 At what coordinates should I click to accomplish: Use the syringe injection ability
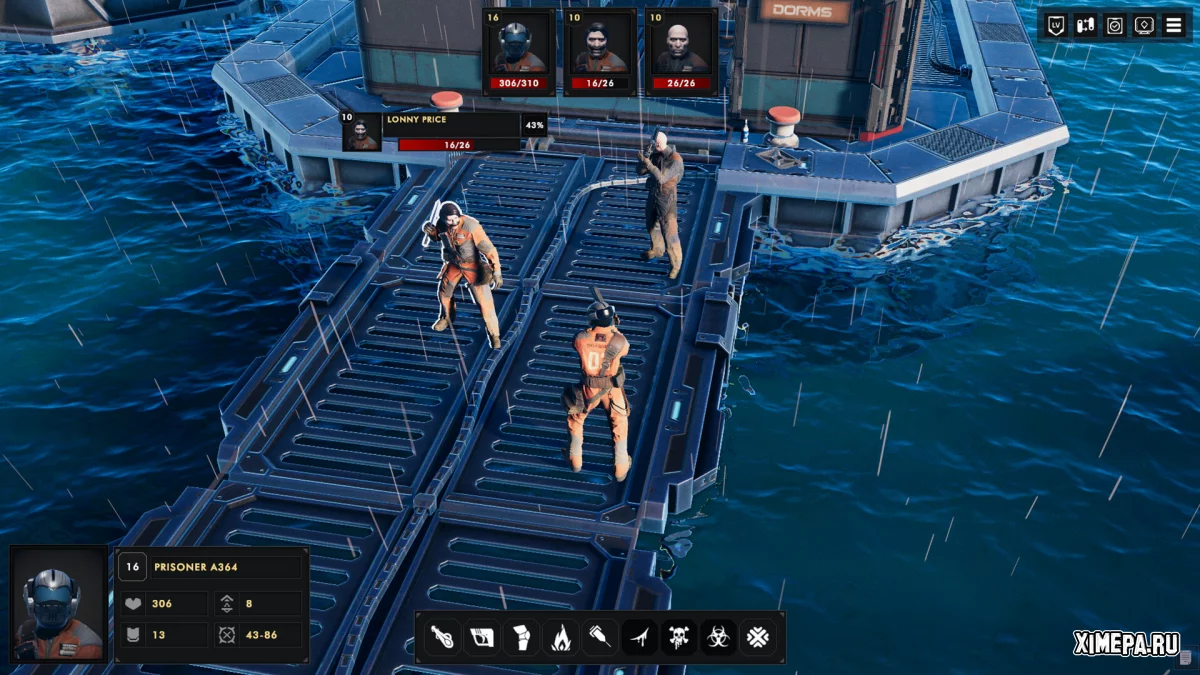(x=599, y=637)
